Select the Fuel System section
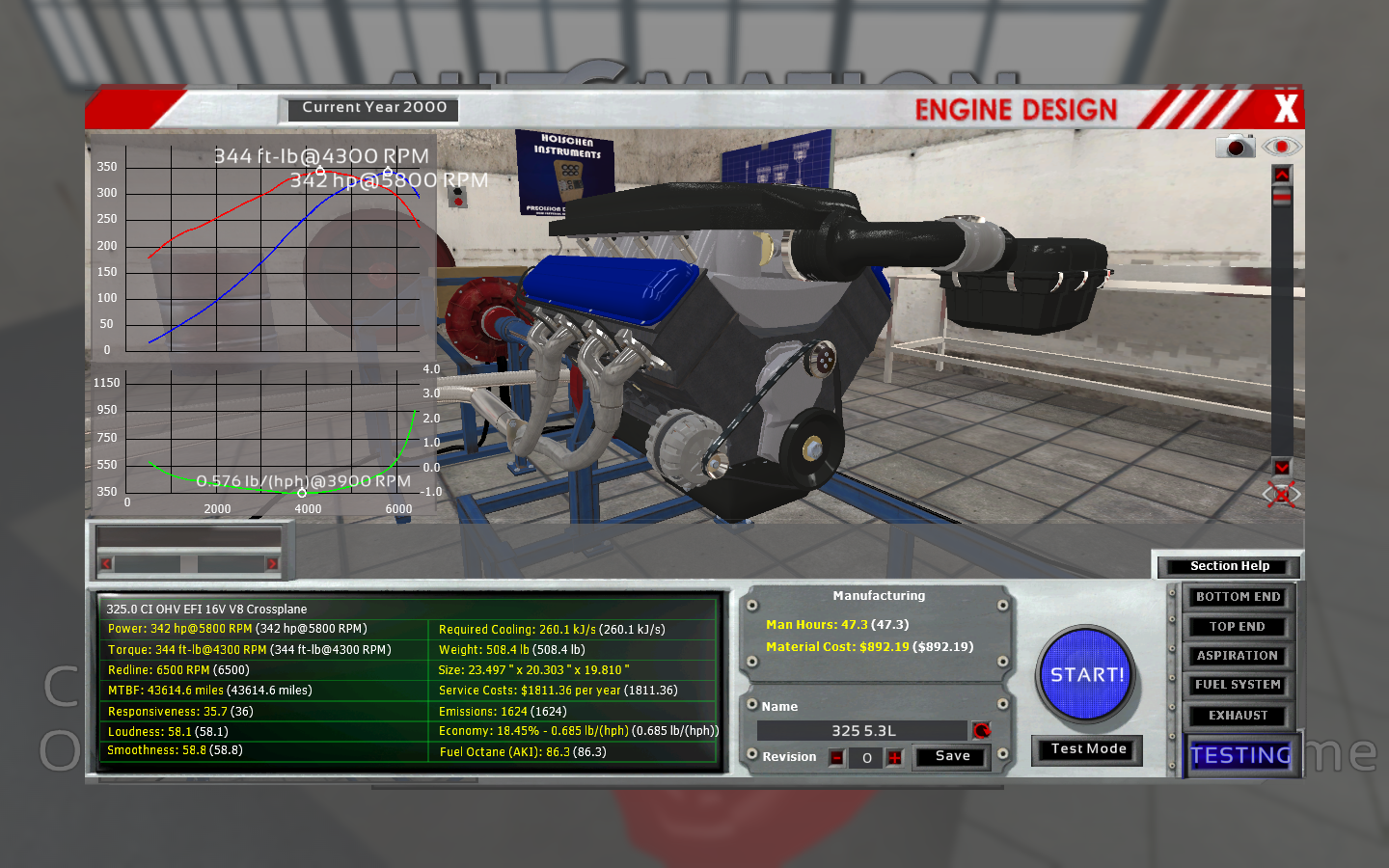1389x868 pixels. pos(1238,685)
